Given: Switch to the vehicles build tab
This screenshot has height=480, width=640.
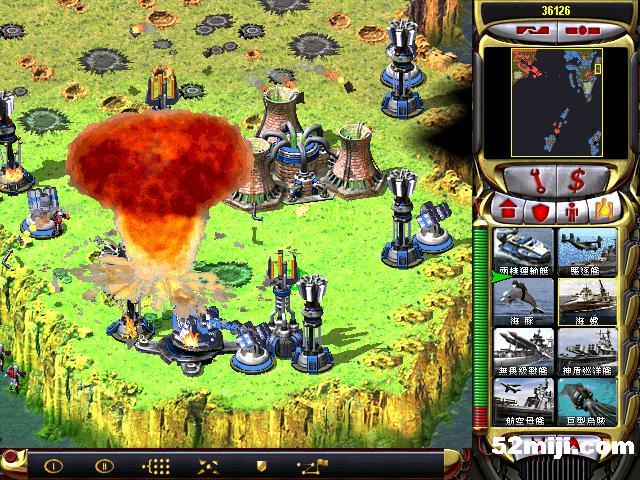Looking at the screenshot, I should point(604,211).
